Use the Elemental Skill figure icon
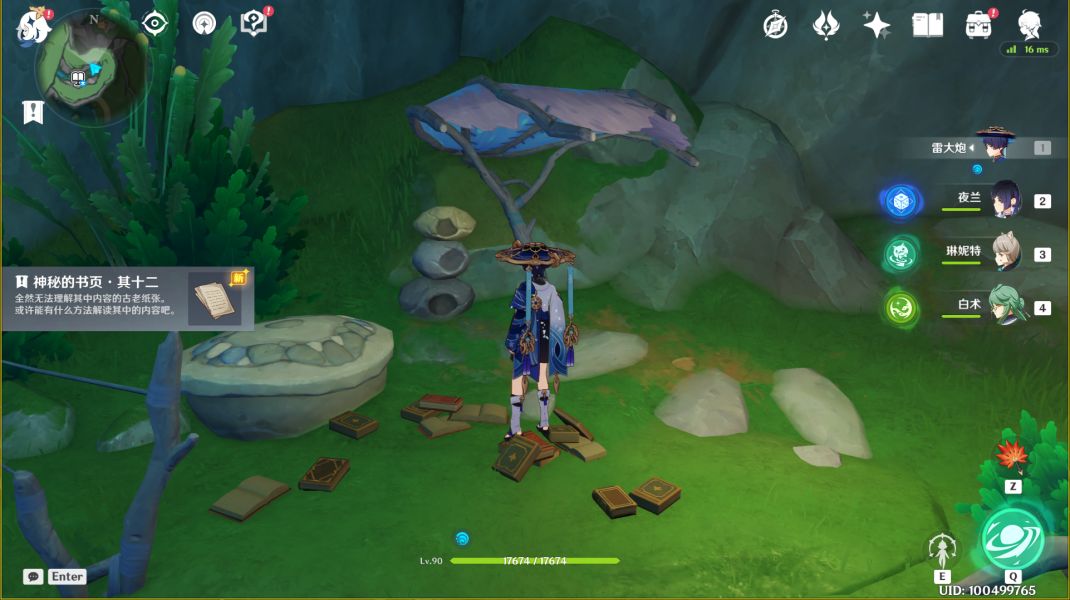Image resolution: width=1070 pixels, height=600 pixels. [x=942, y=549]
